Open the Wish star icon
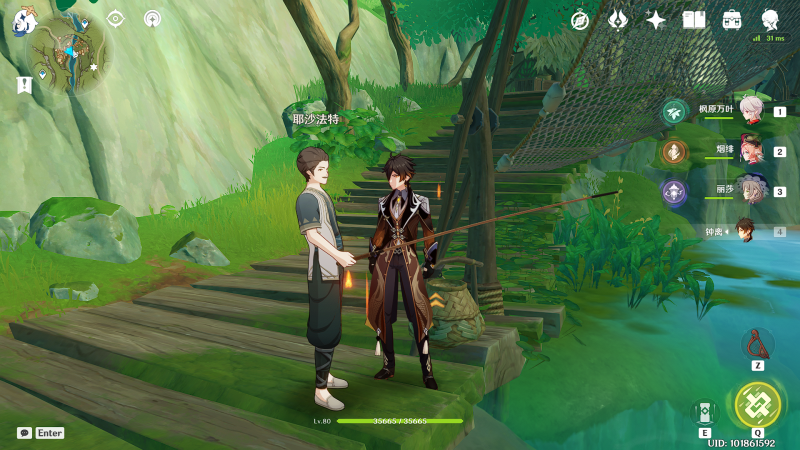The width and height of the screenshot is (800, 450). tap(656, 20)
